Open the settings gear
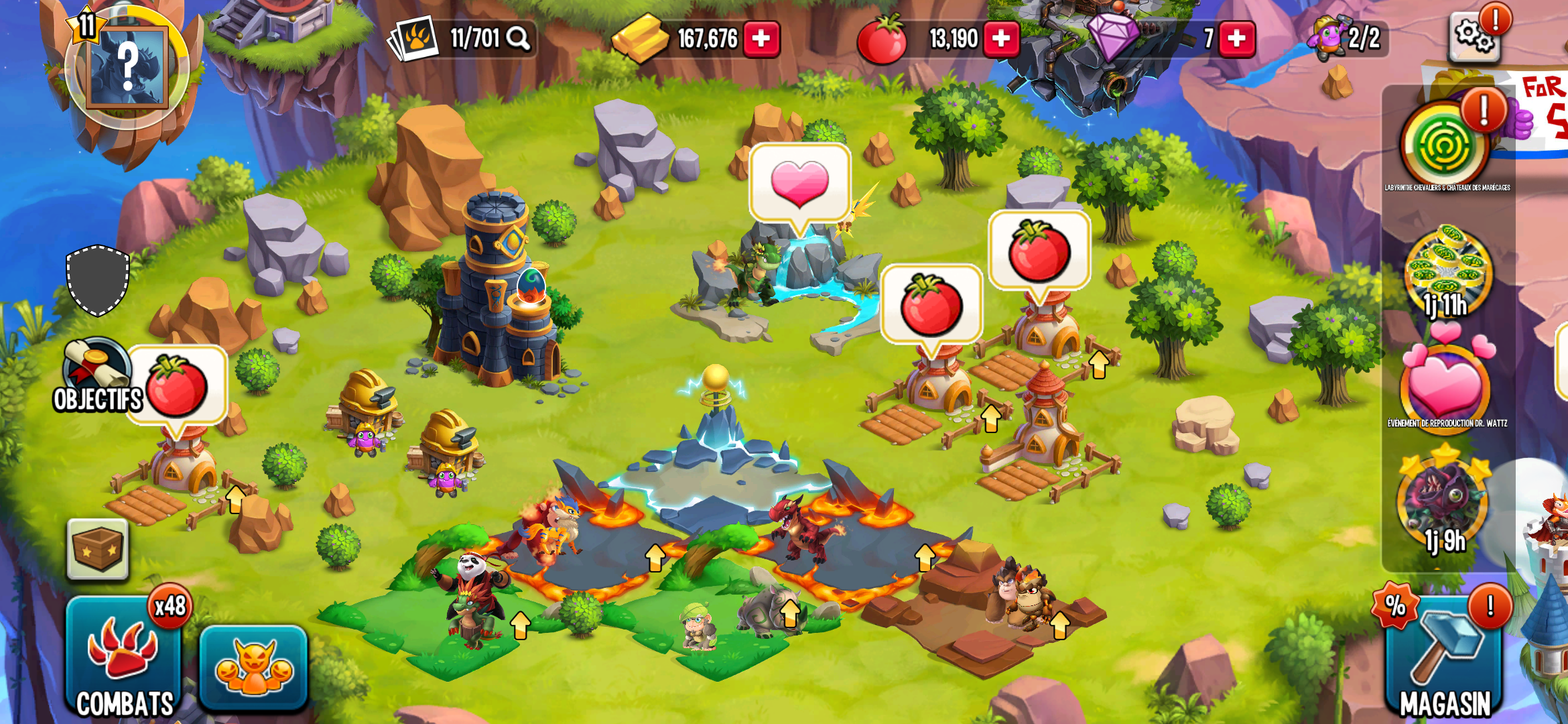1568x724 pixels. click(1473, 37)
